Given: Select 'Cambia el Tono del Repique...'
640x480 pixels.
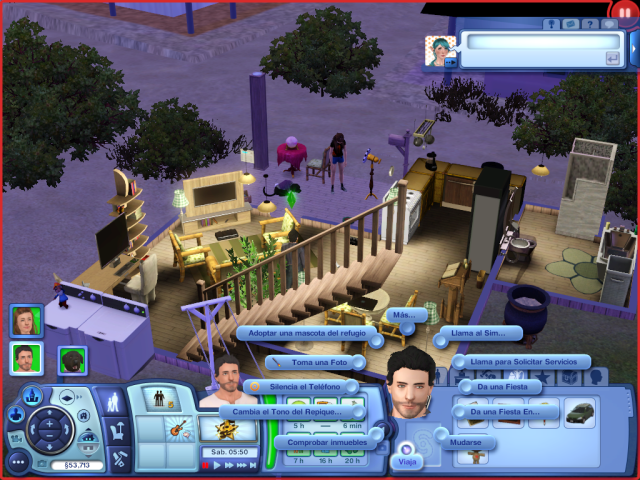Looking at the screenshot, I should [x=295, y=411].
